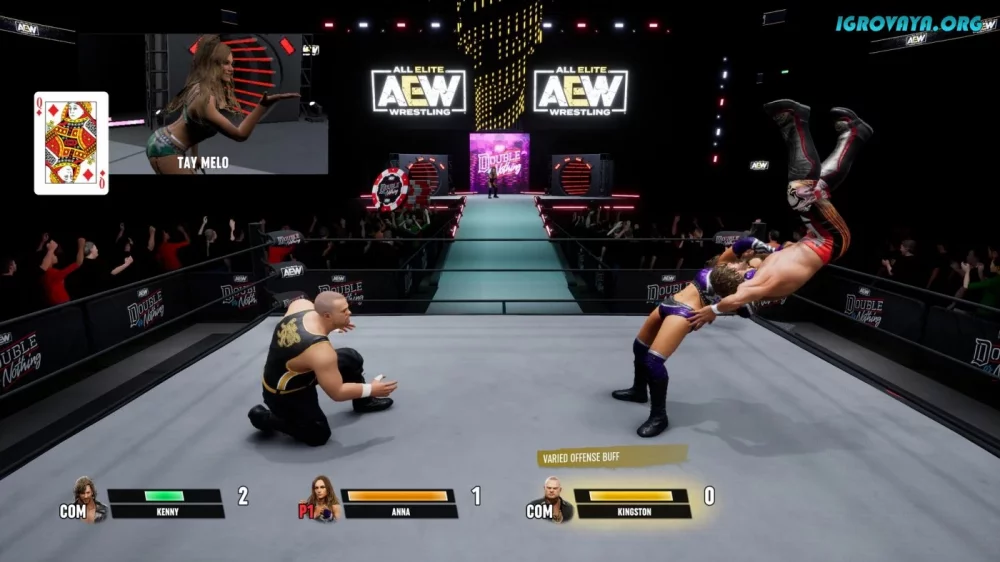Open the Tay Melo picture-in-picture view
Image resolution: width=1000 pixels, height=562 pixels.
click(218, 104)
